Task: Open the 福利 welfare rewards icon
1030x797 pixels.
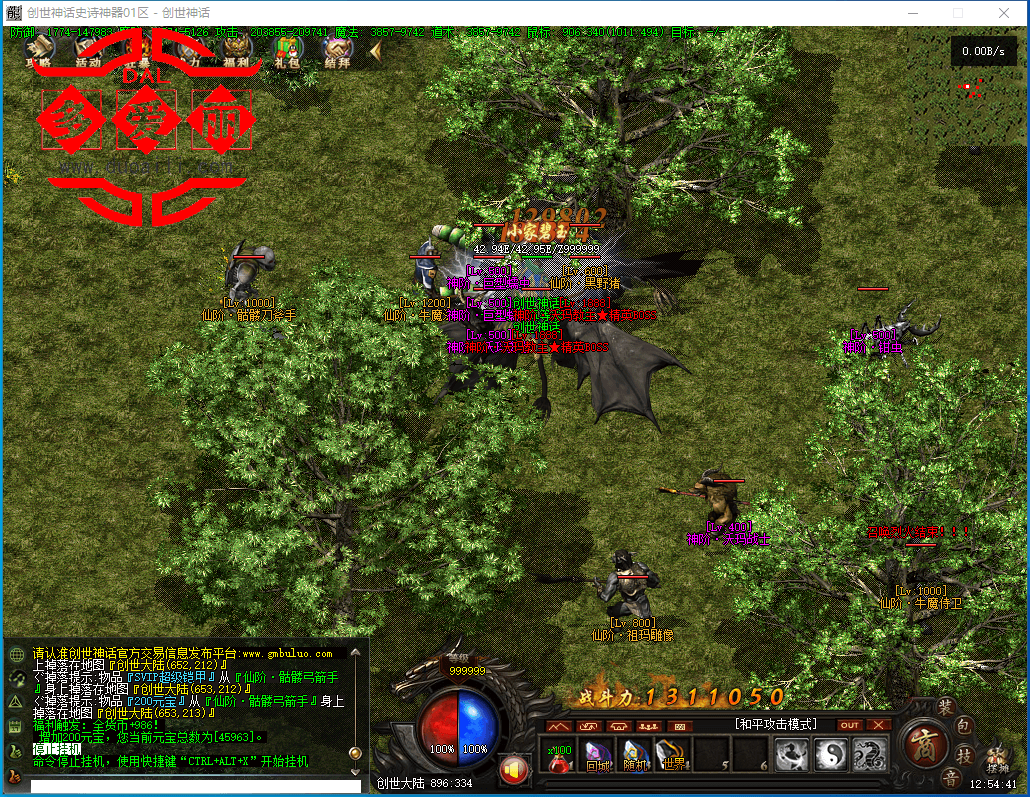Action: [x=237, y=48]
